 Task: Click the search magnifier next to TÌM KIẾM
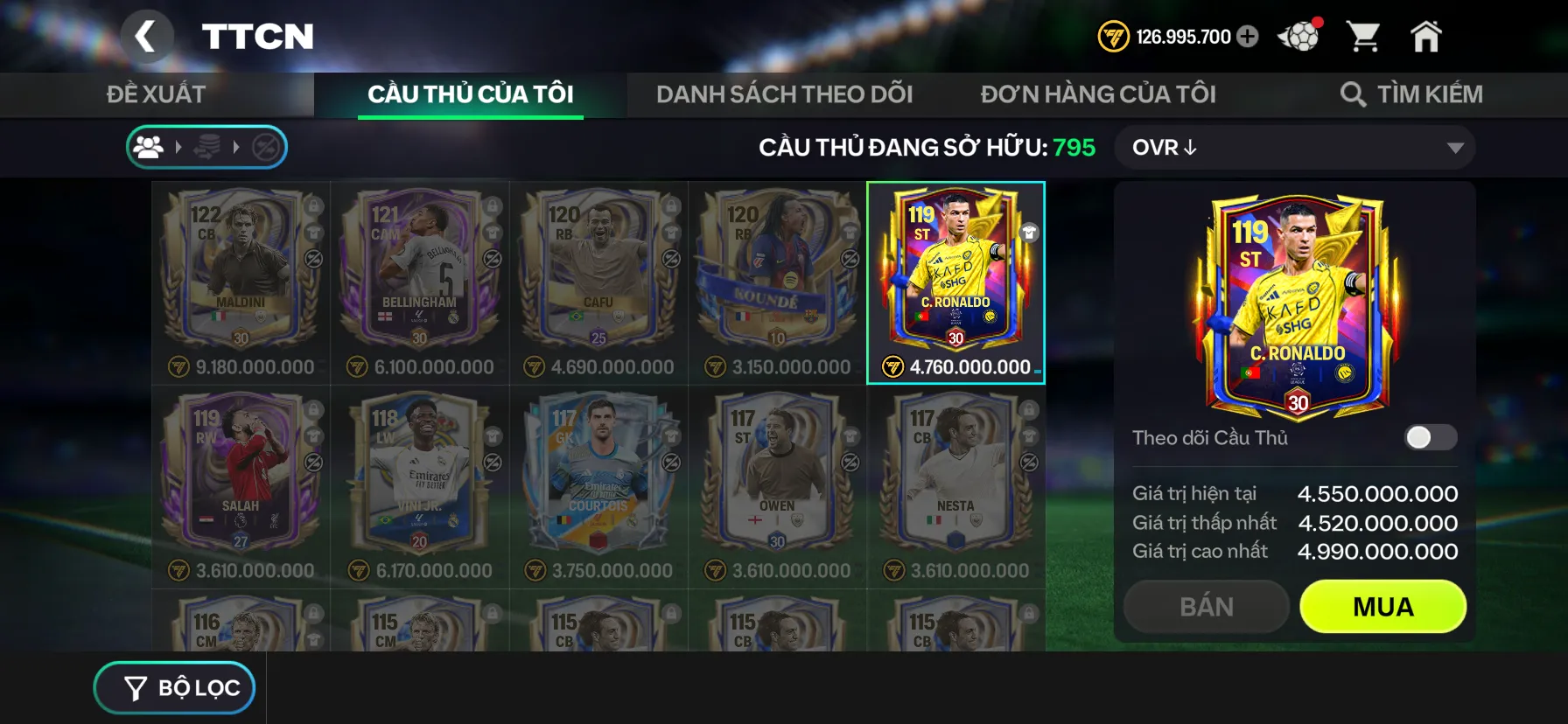(x=1354, y=93)
